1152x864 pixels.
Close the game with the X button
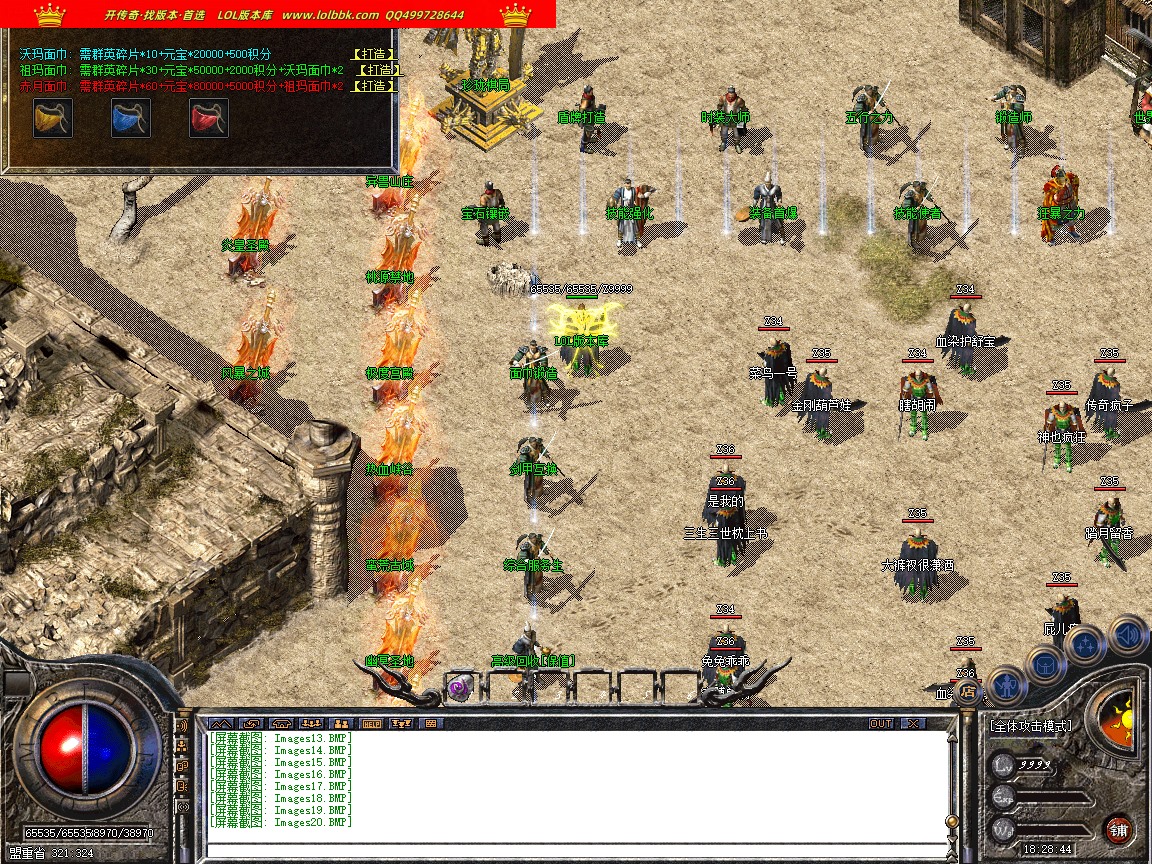pyautogui.click(x=912, y=723)
